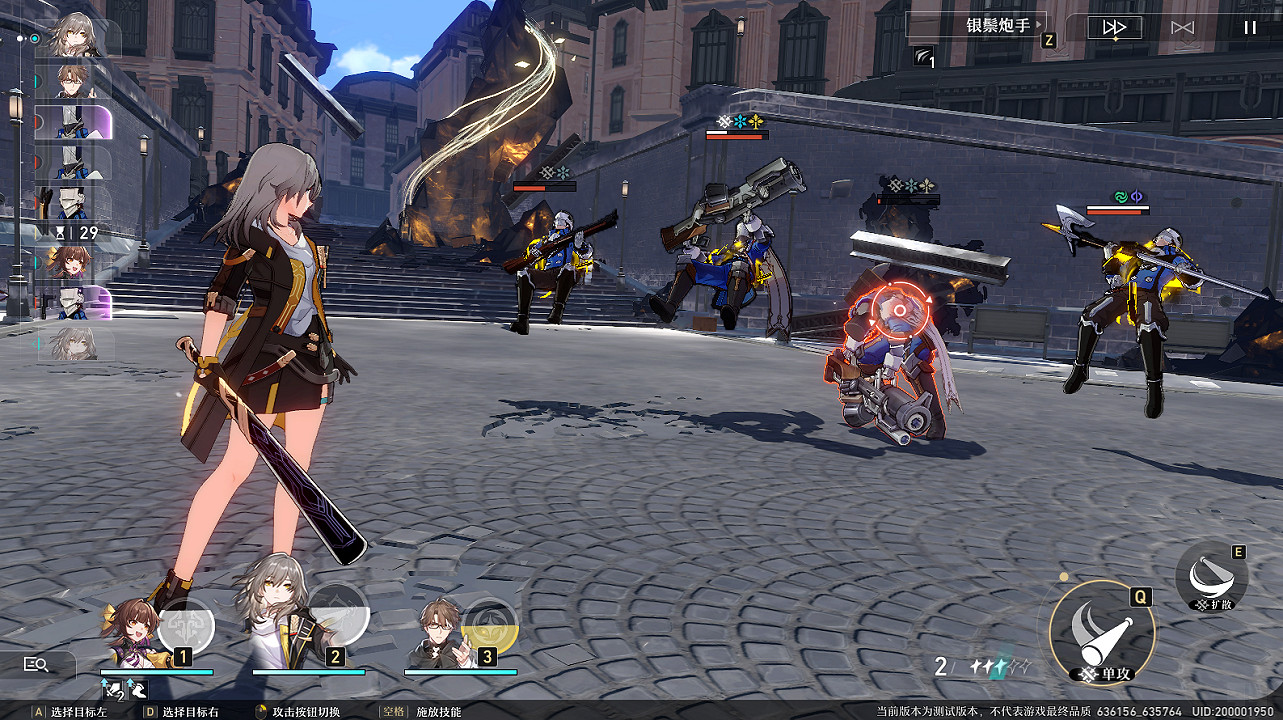This screenshot has width=1283, height=720.
Task: Use the 单攻 basic attack
Action: (1102, 632)
